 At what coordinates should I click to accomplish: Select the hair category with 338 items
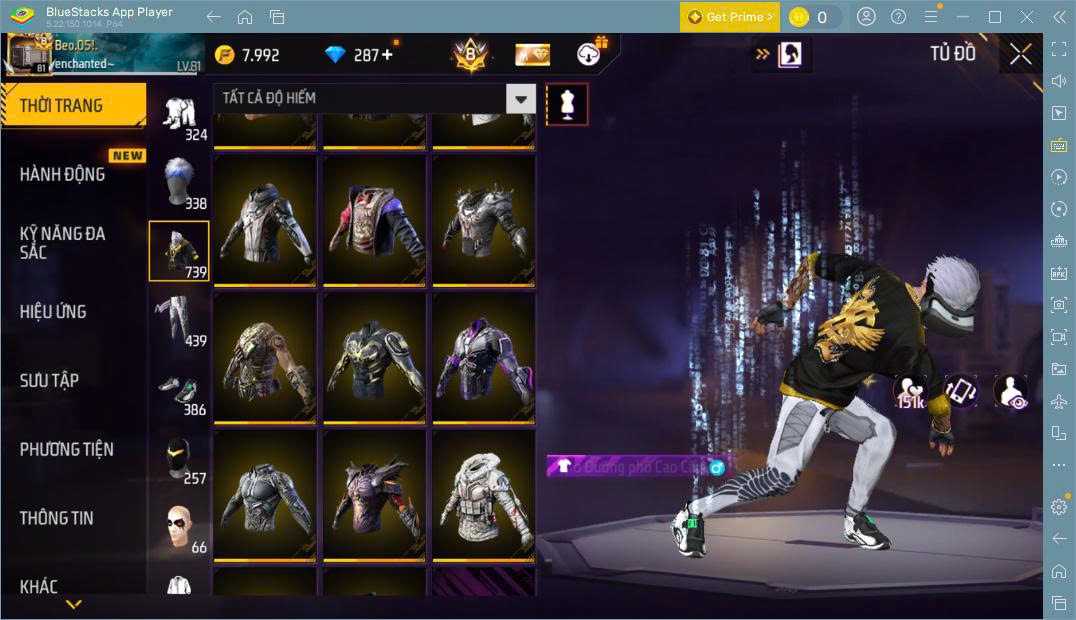point(179,182)
